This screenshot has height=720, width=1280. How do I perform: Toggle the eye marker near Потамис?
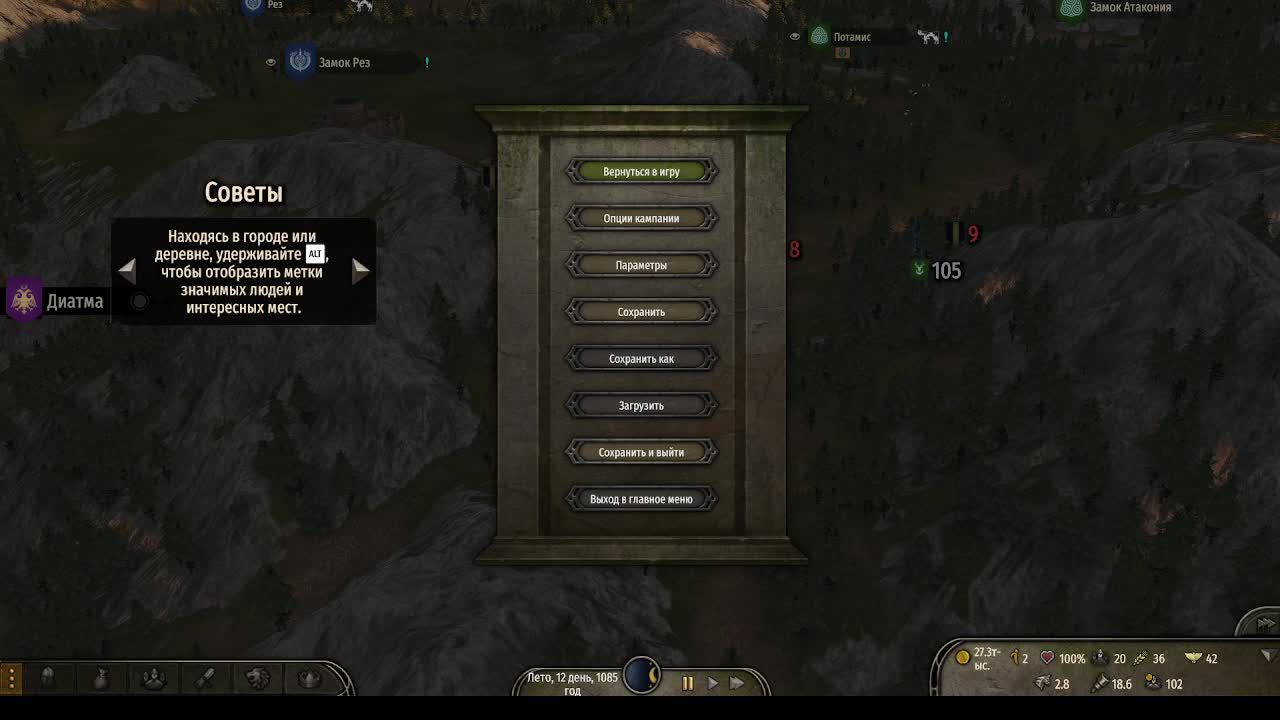795,36
